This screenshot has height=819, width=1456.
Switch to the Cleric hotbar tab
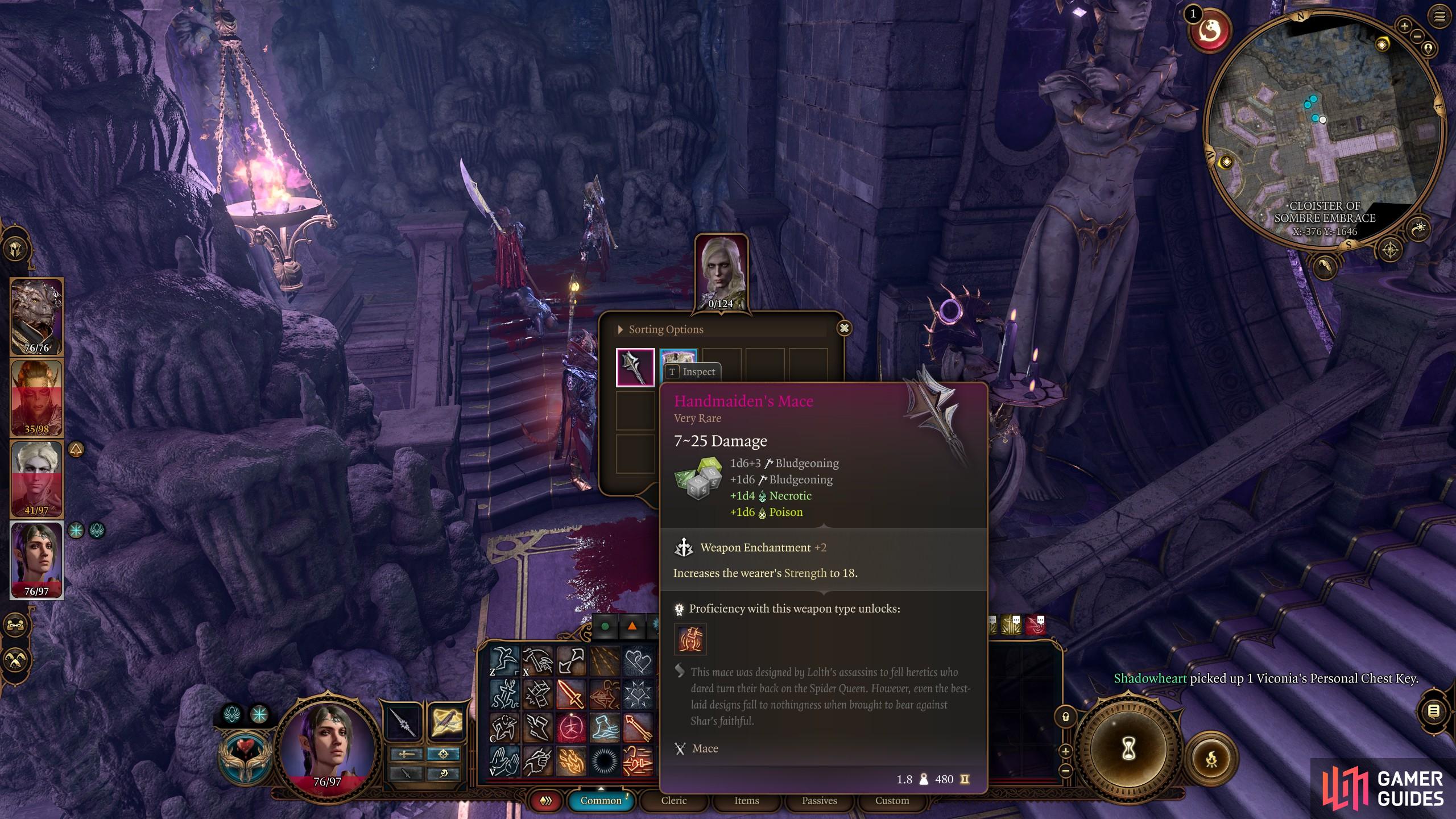[x=674, y=800]
